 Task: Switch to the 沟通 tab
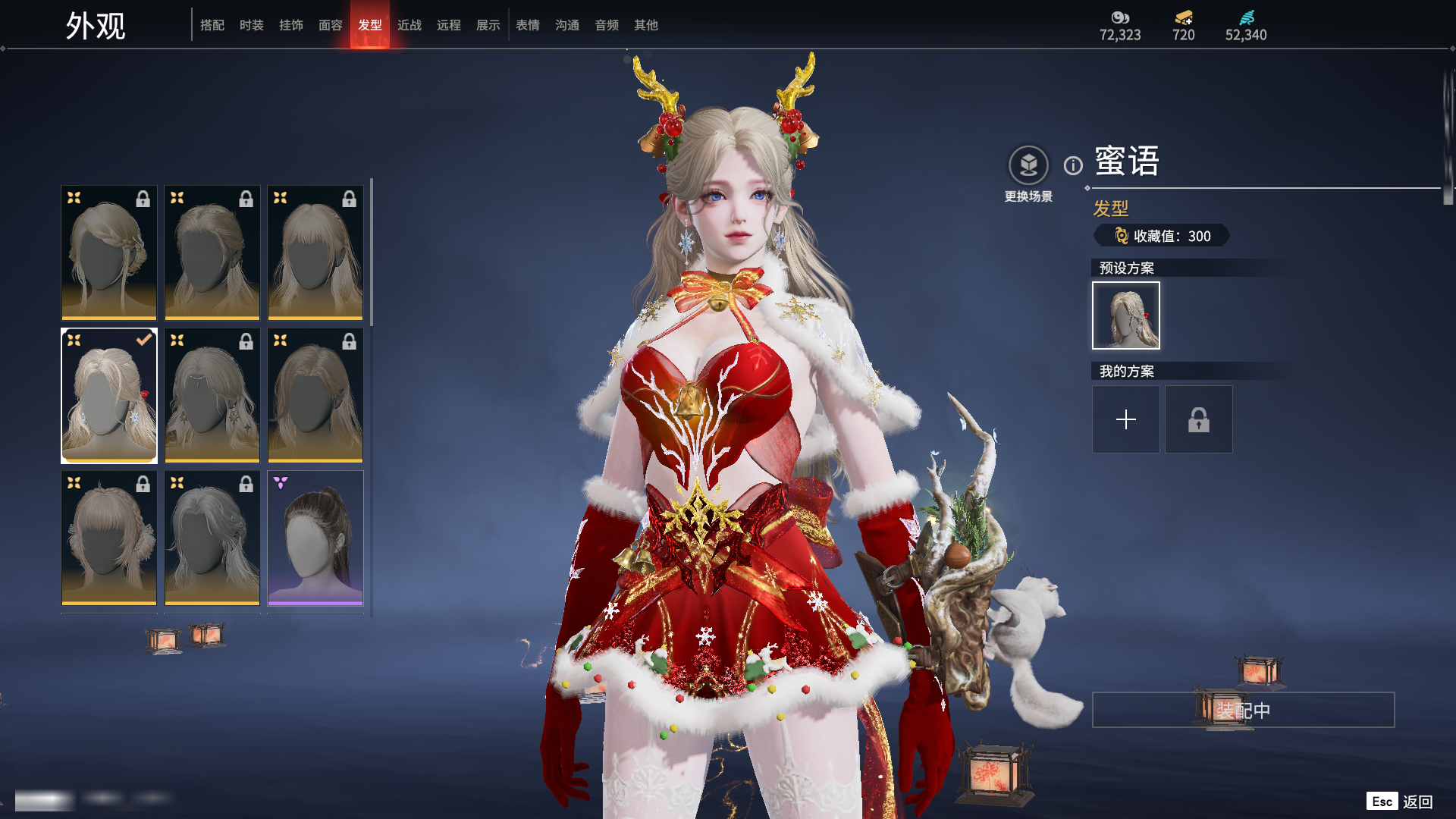point(567,25)
